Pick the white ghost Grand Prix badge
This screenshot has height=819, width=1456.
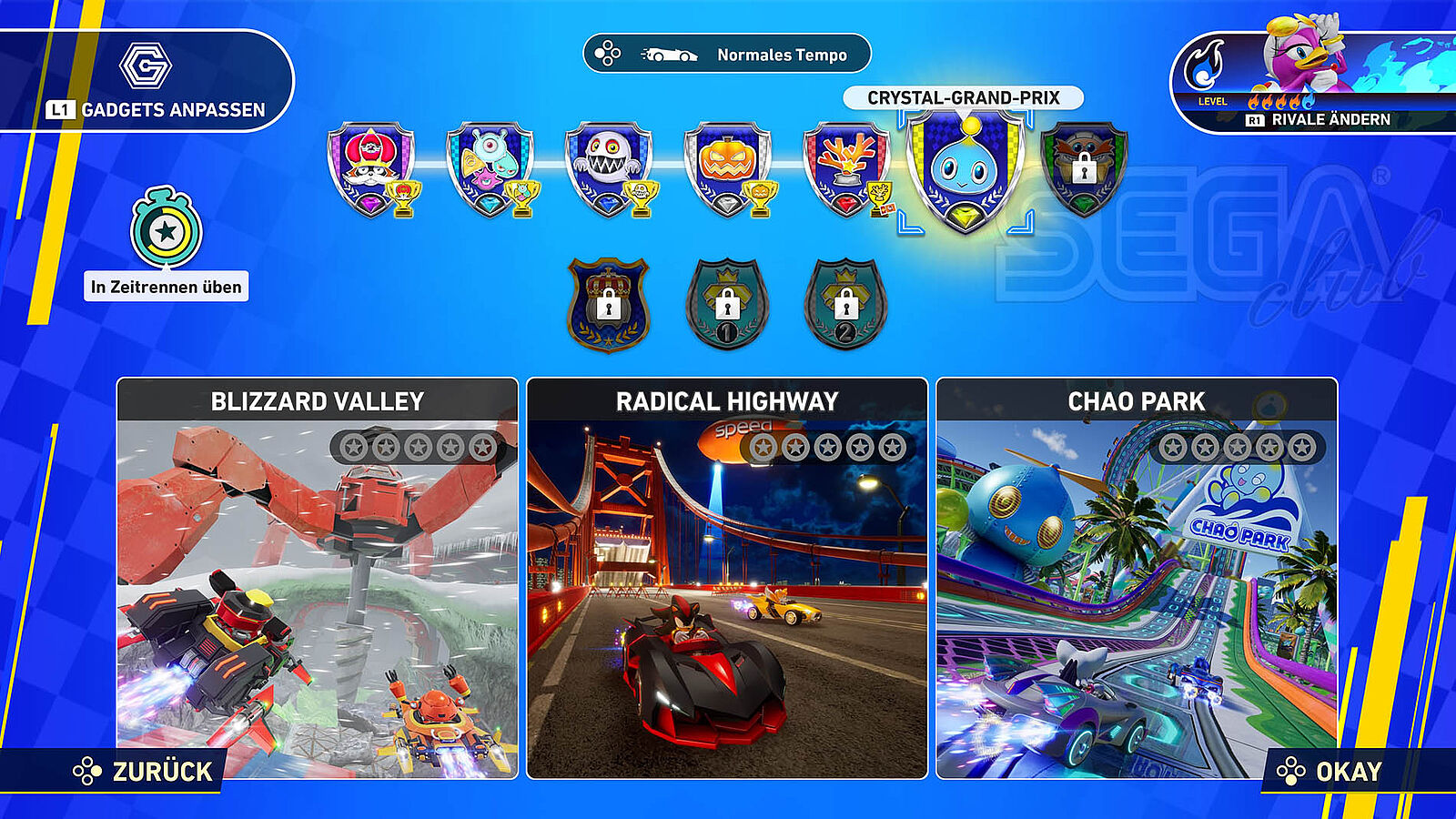(609, 168)
